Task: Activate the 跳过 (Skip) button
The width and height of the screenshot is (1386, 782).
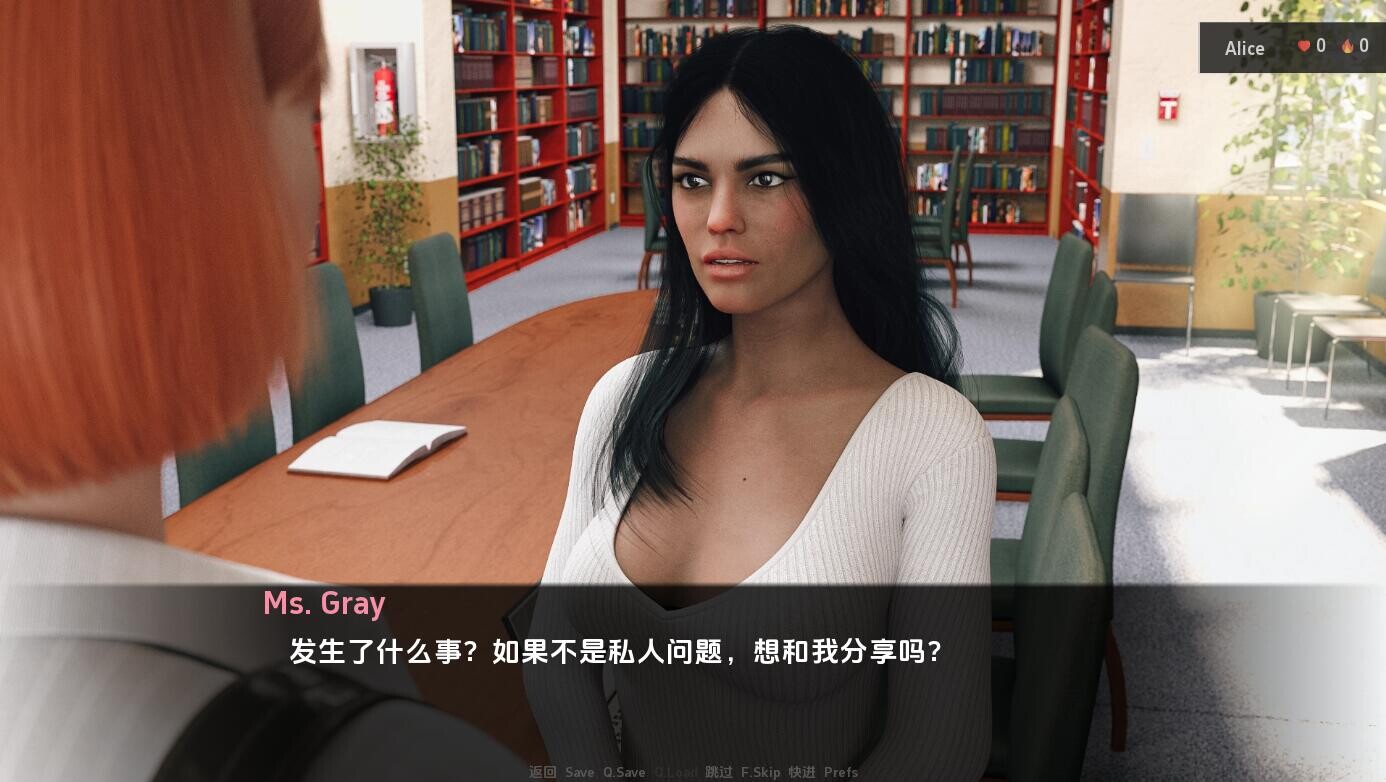Action: pyautogui.click(x=718, y=772)
